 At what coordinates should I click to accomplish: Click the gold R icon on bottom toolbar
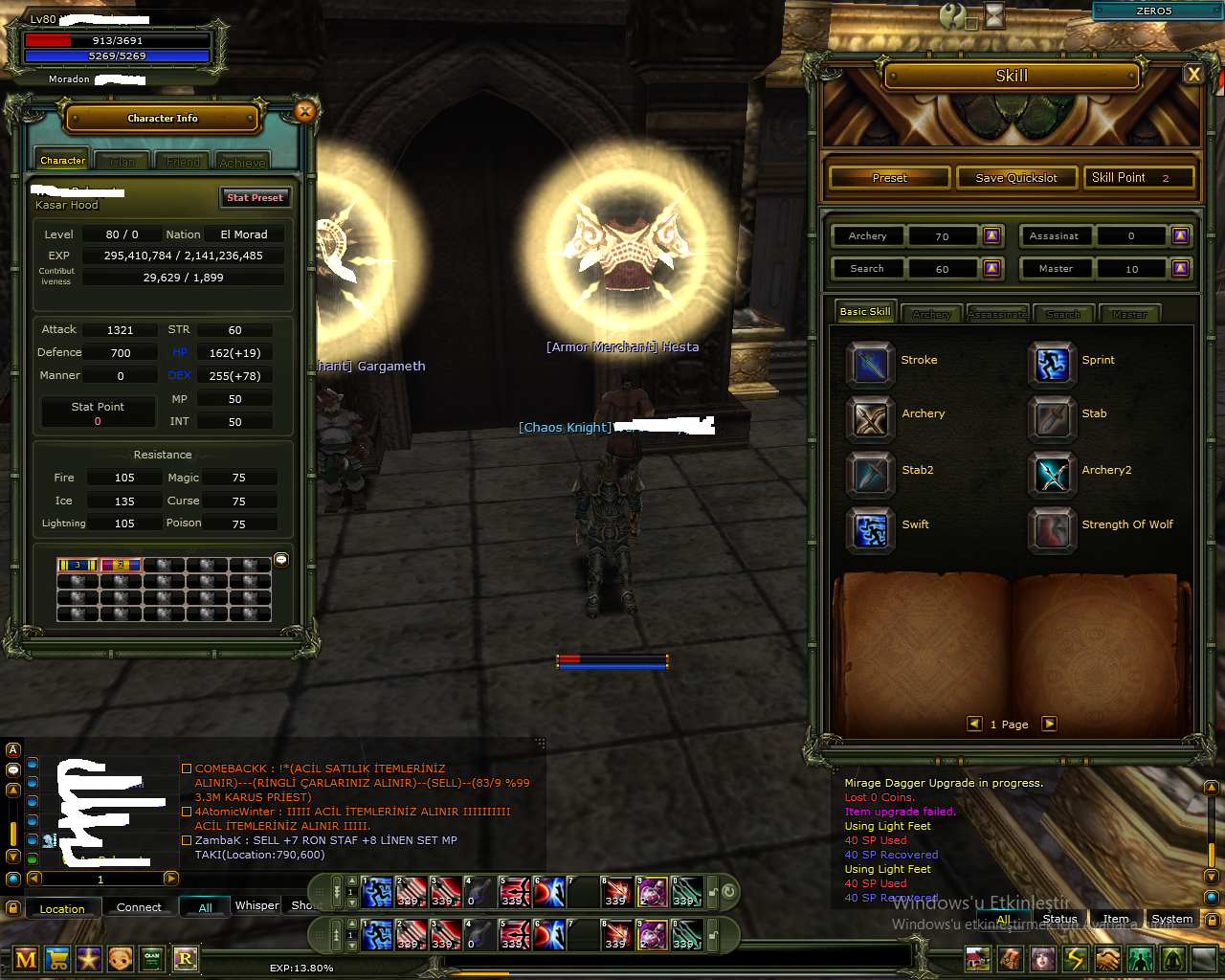185,959
